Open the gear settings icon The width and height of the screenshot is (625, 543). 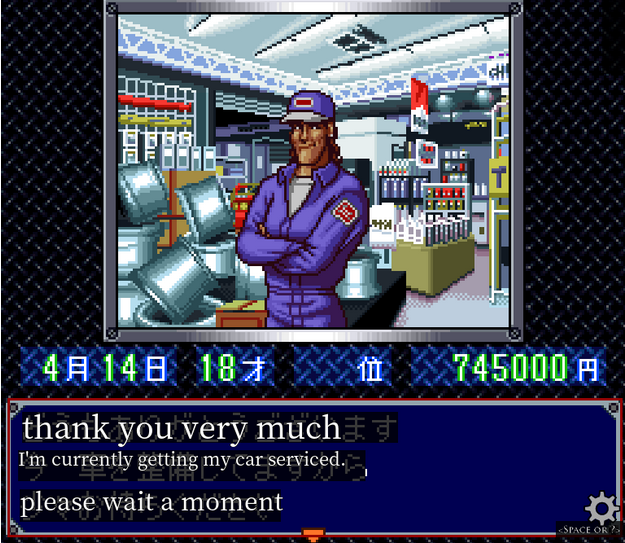(601, 507)
